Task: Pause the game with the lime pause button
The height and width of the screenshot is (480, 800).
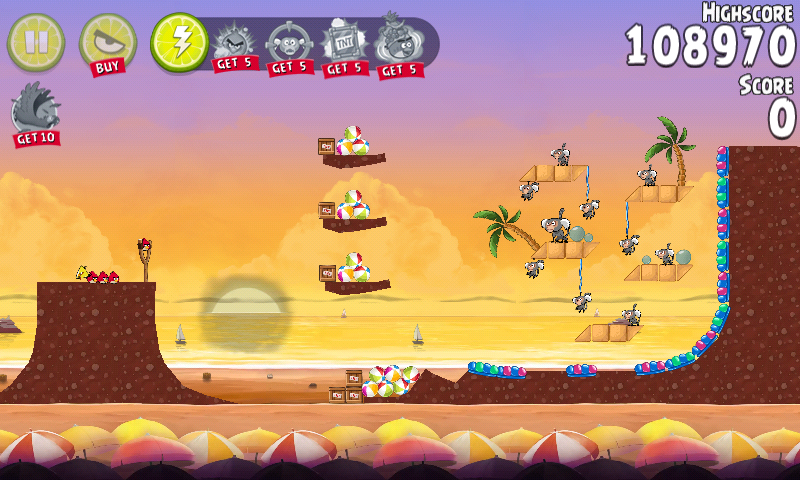Action: coord(35,41)
